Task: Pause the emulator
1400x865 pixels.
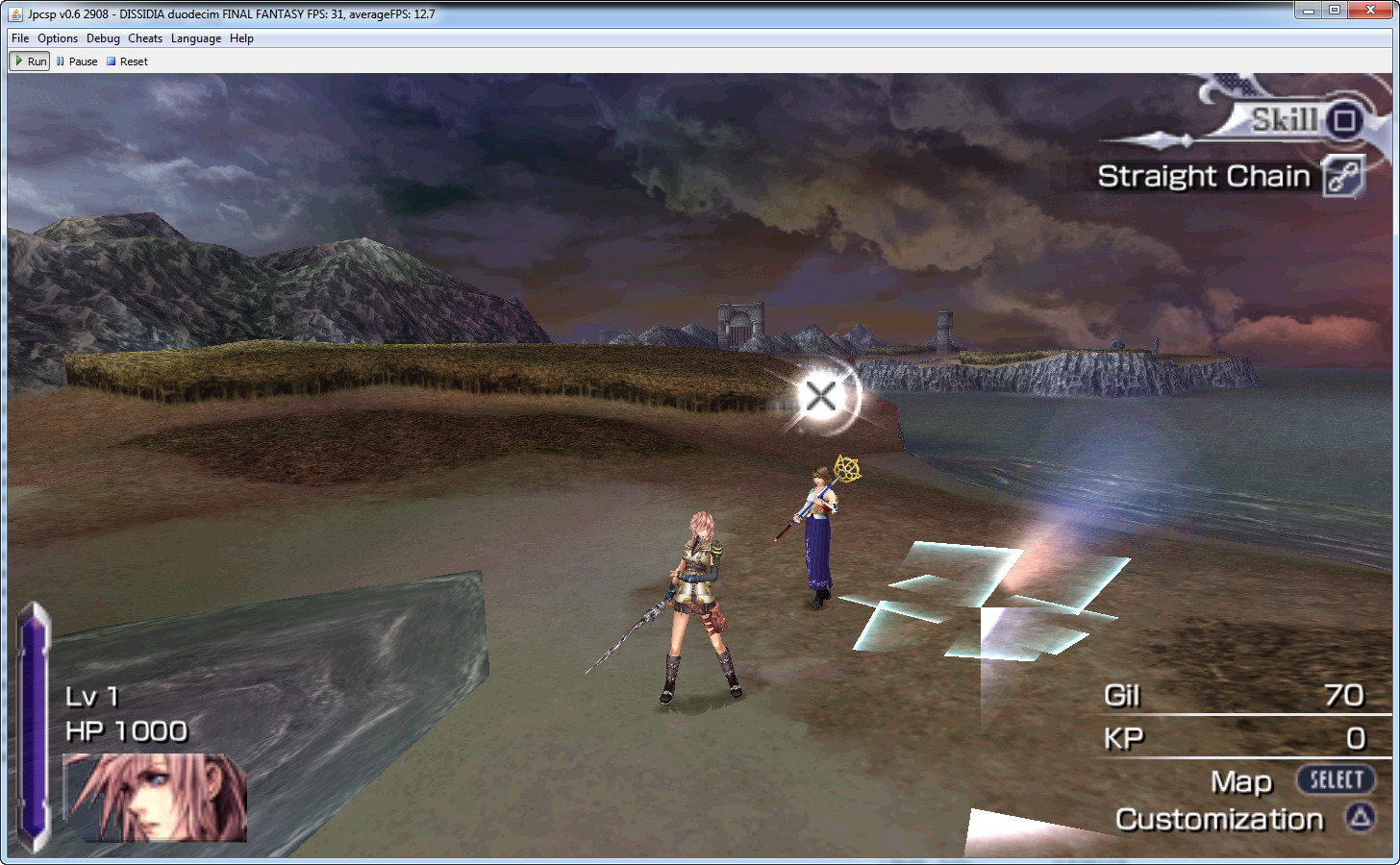Action: coord(77,62)
